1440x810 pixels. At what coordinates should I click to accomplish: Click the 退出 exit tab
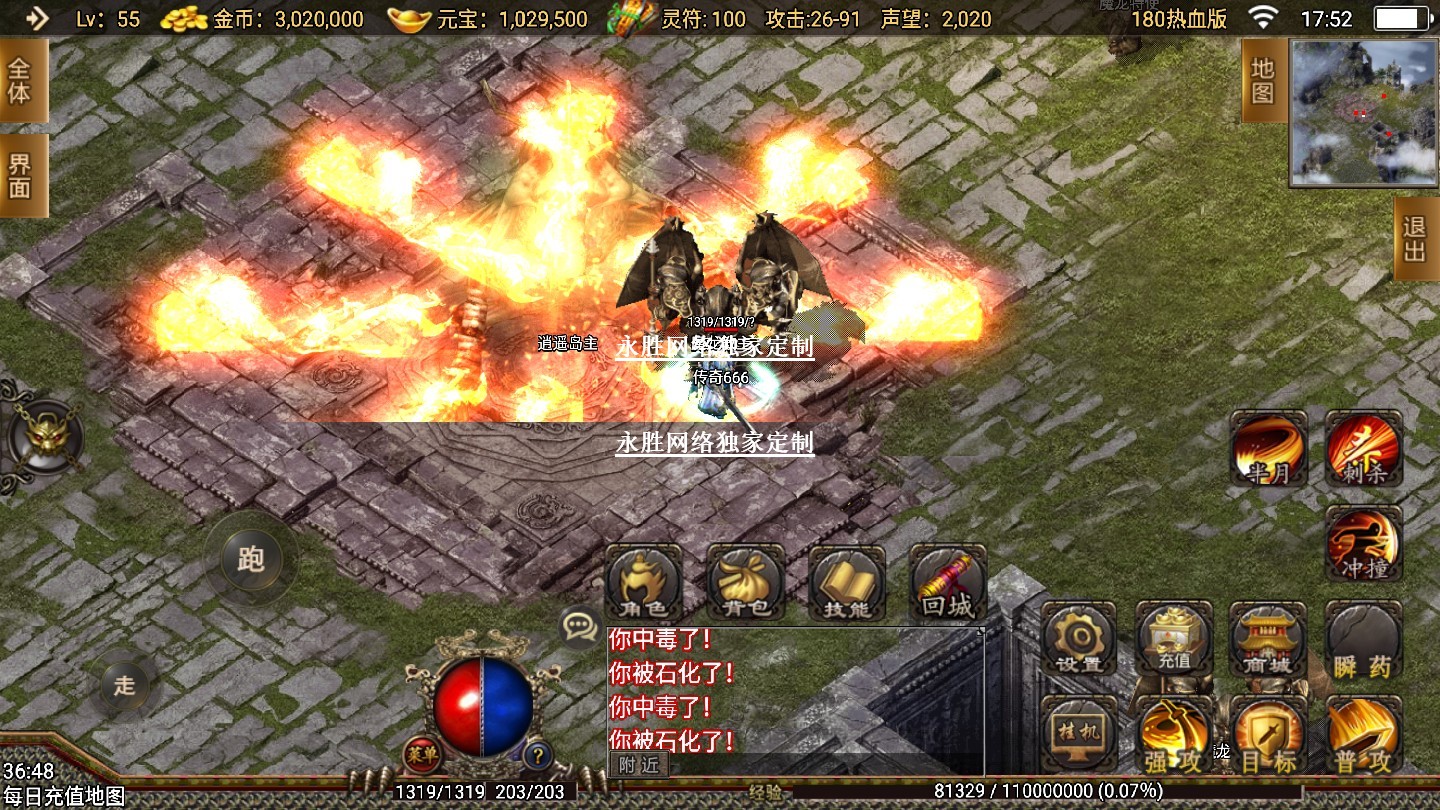click(x=1415, y=239)
